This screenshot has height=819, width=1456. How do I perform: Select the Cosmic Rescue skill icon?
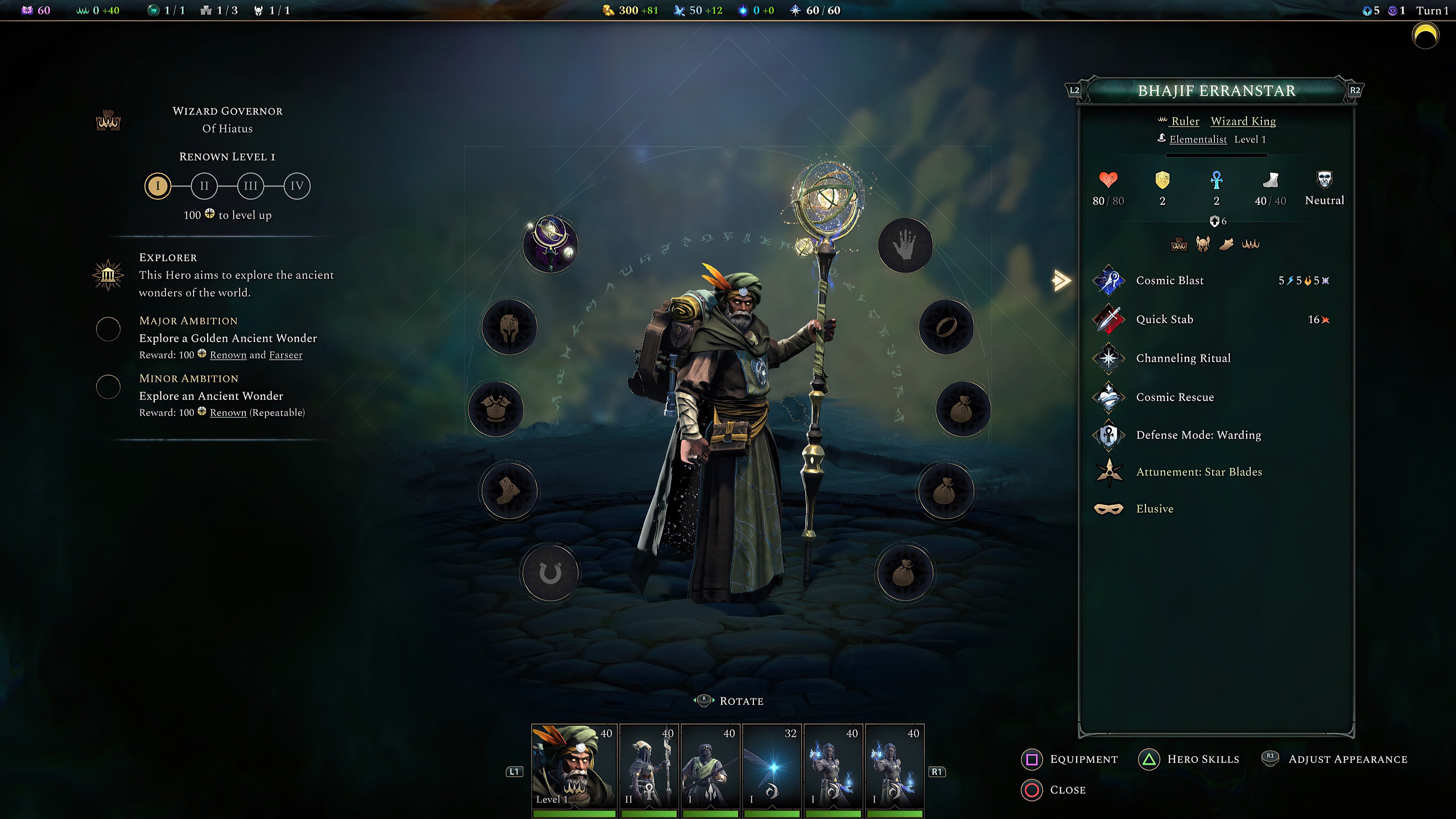(1109, 397)
